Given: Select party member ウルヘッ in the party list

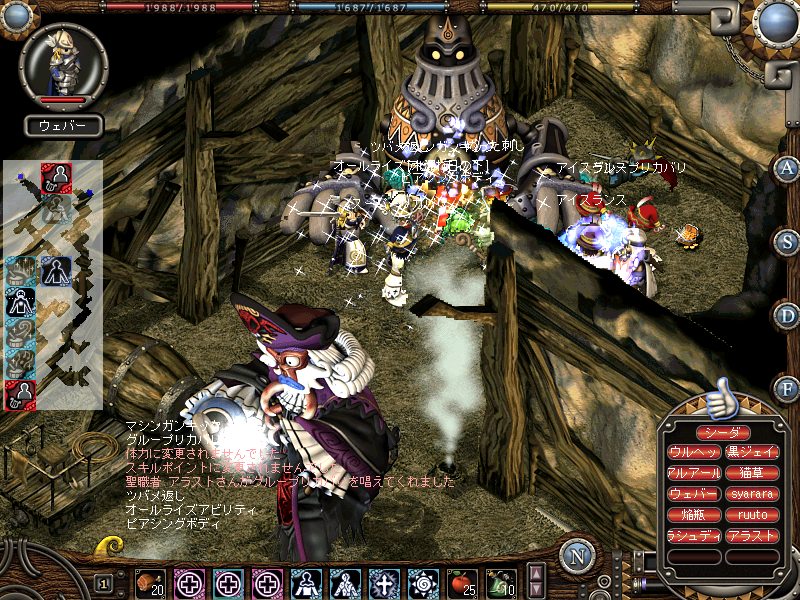Looking at the screenshot, I should tap(691, 452).
